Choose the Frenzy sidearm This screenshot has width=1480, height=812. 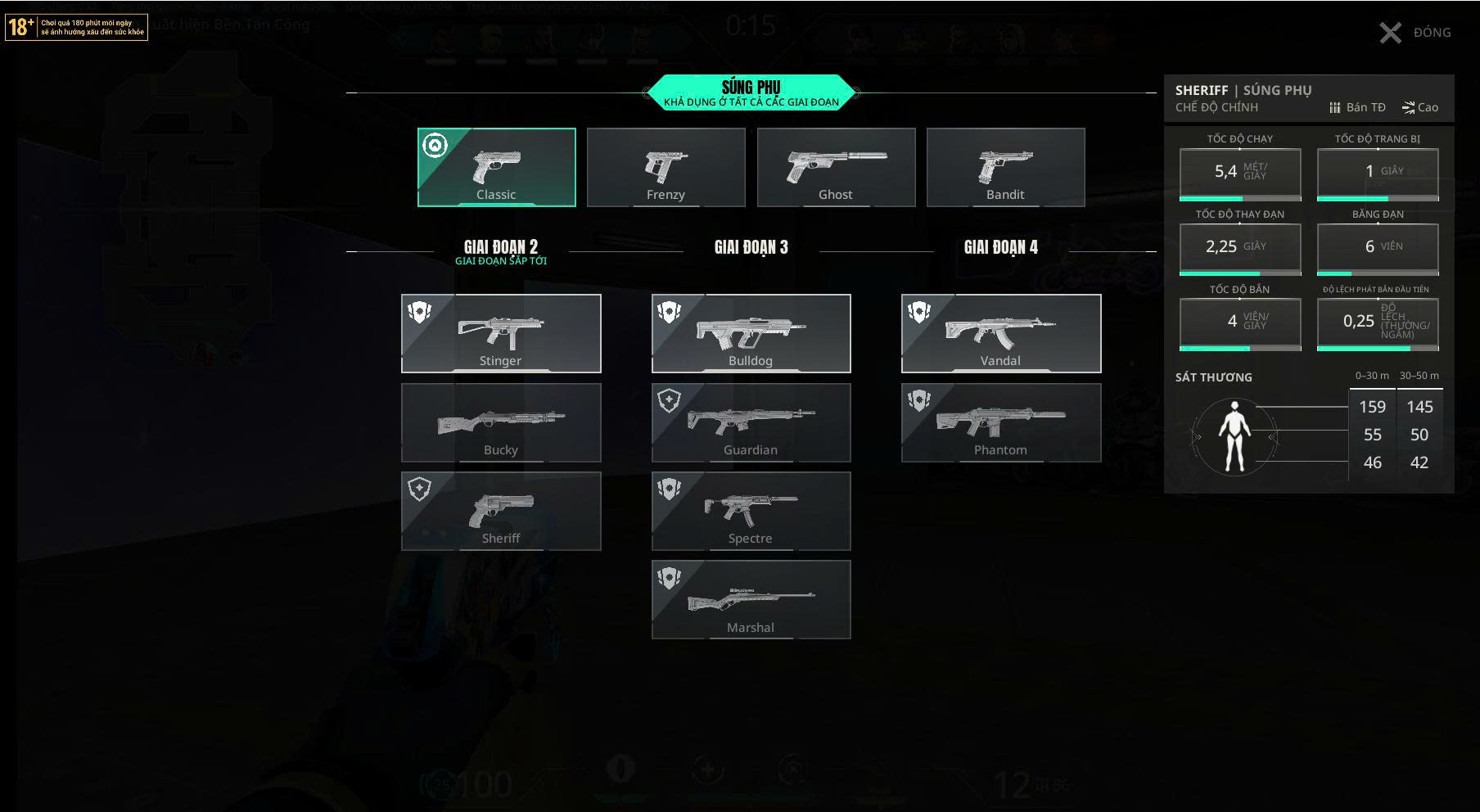666,167
